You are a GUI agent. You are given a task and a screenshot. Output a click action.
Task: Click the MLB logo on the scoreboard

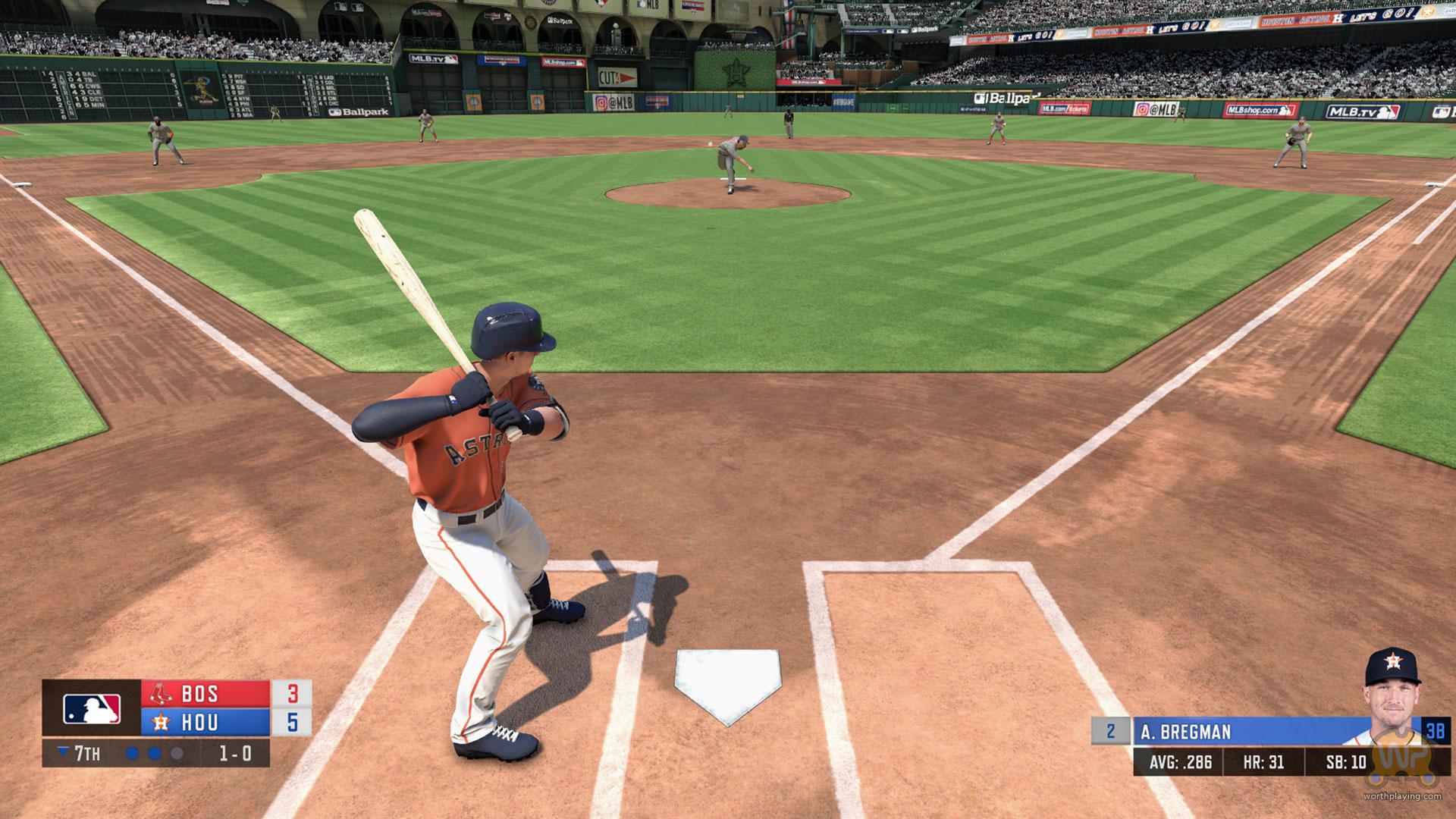[x=92, y=709]
